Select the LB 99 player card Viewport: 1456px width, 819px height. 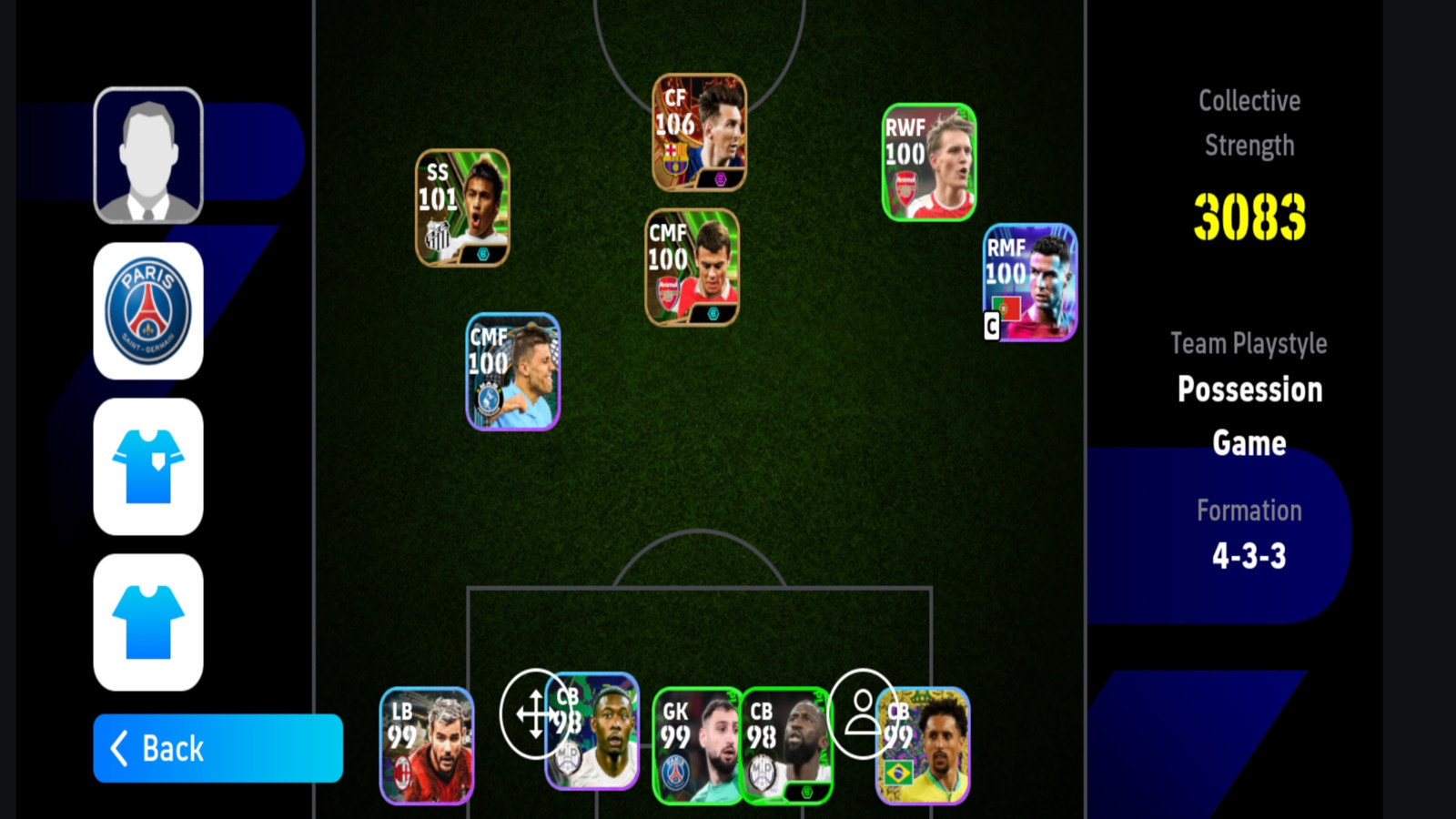click(x=427, y=746)
